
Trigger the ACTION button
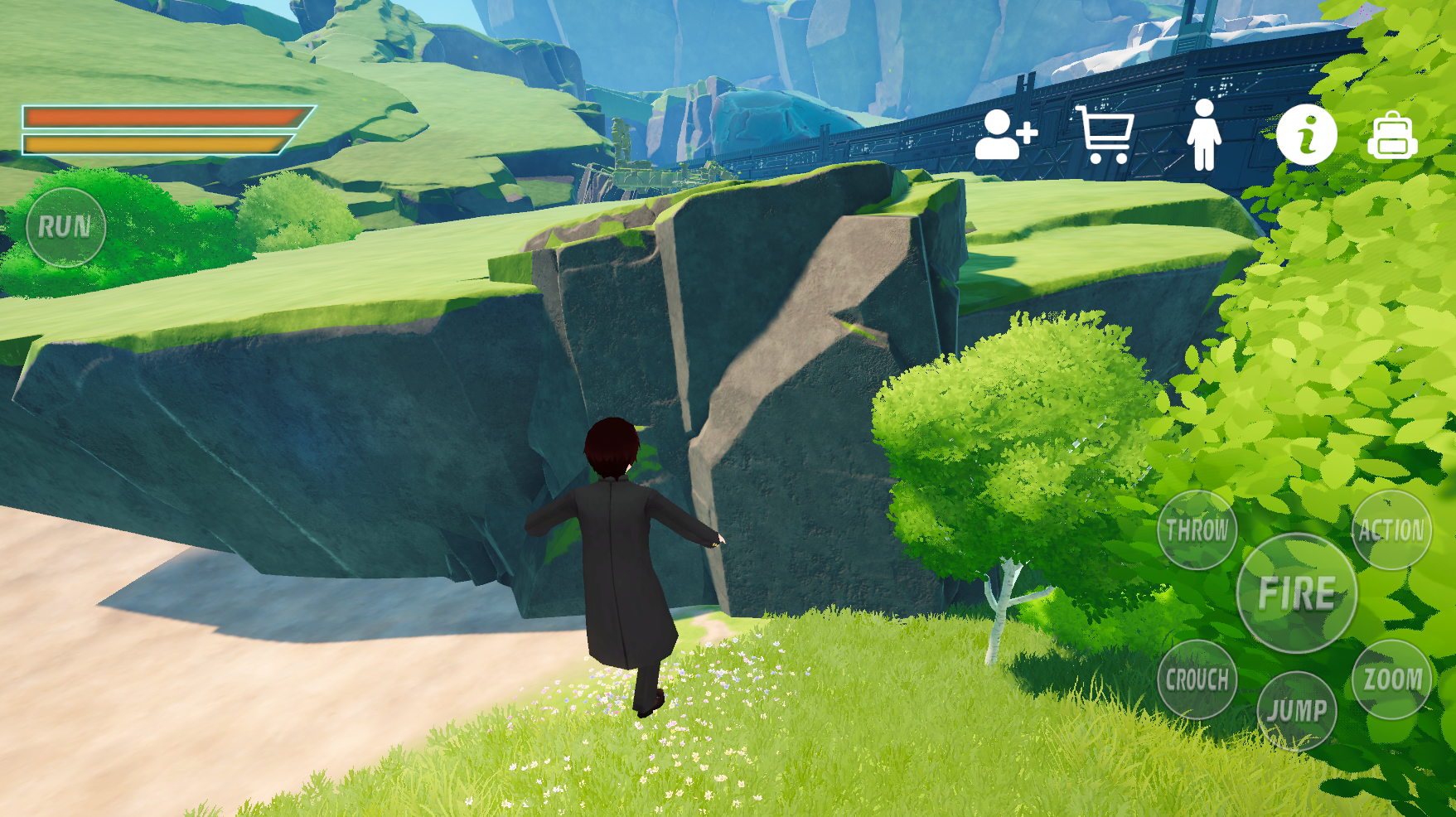pos(1391,530)
